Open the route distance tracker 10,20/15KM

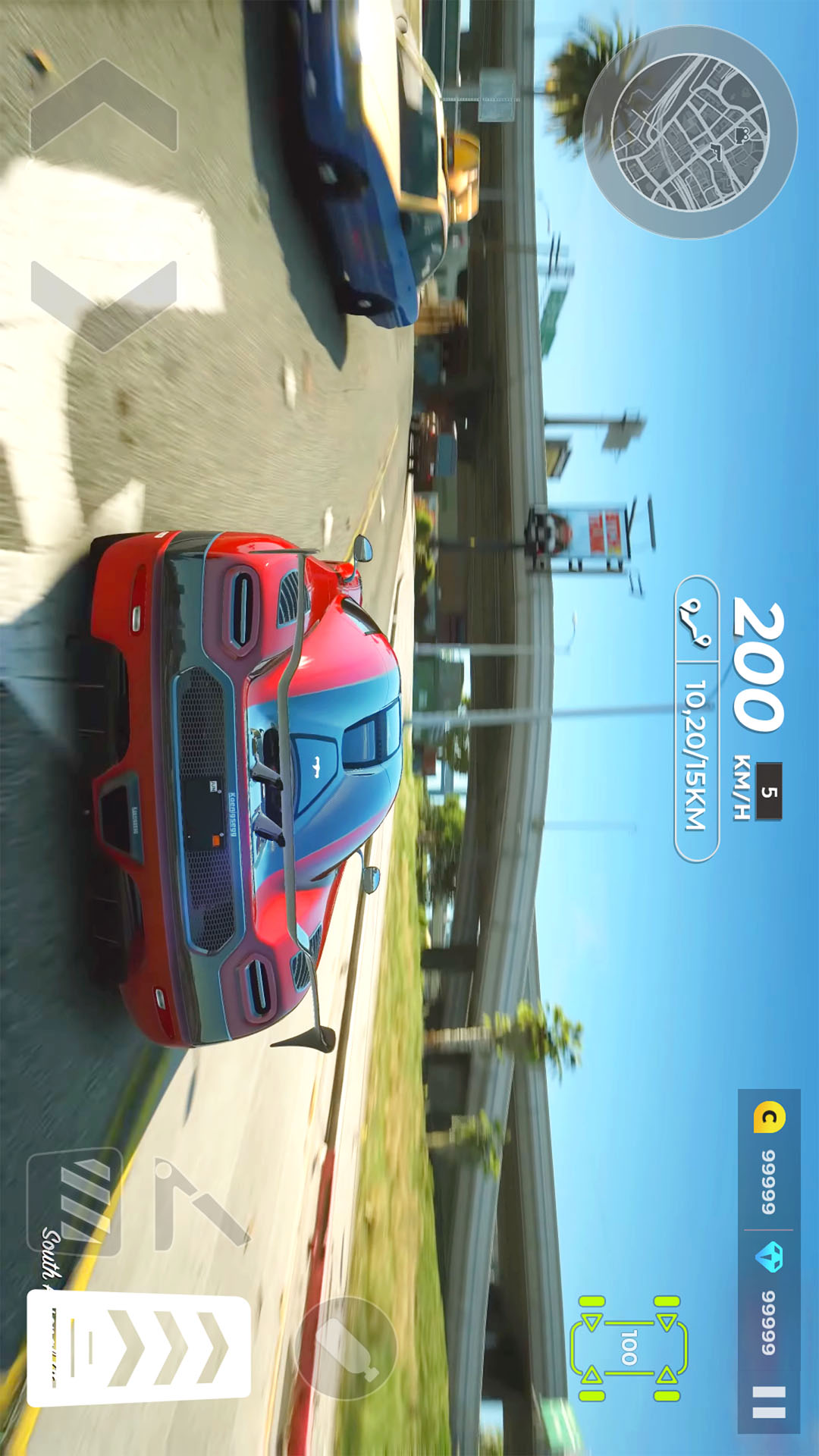click(x=697, y=718)
